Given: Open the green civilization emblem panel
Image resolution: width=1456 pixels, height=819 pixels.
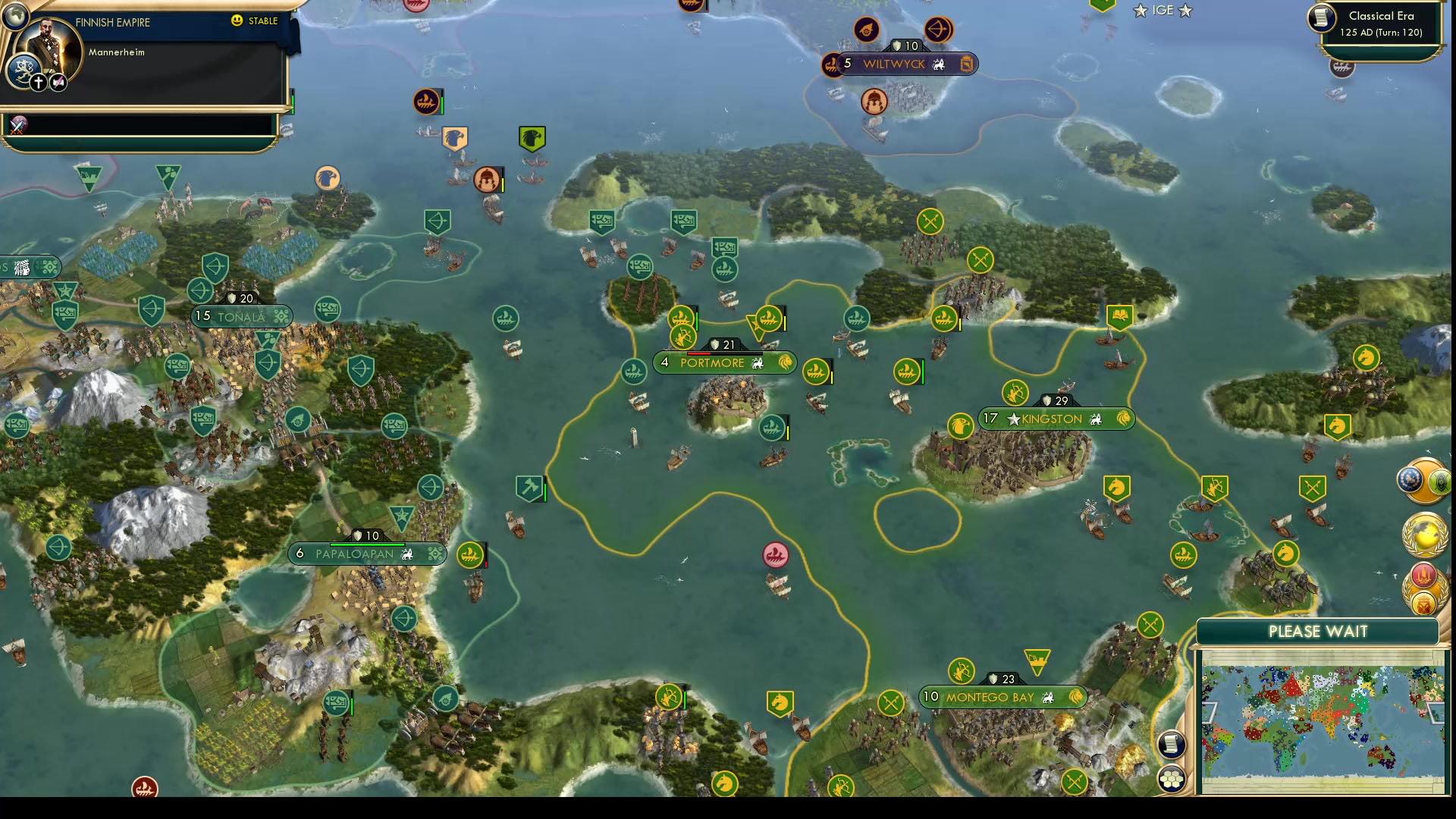Looking at the screenshot, I should click(1440, 481).
